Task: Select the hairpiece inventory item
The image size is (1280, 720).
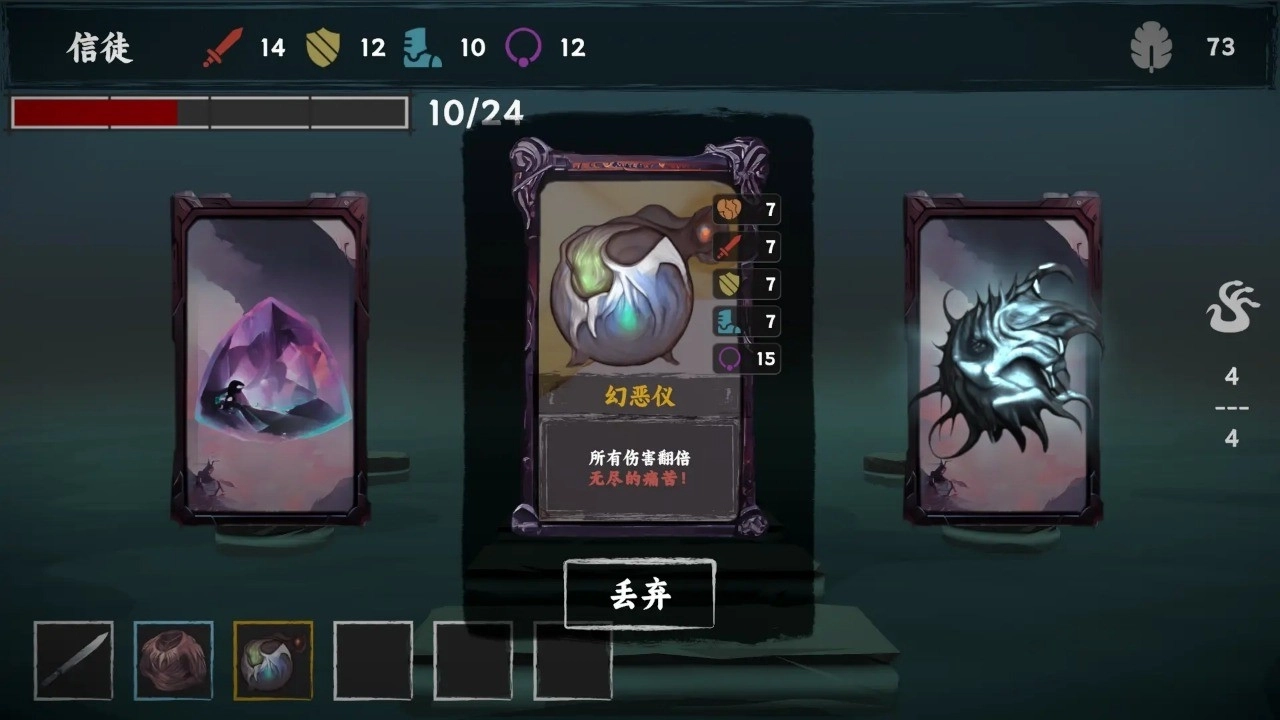Action: coord(173,661)
